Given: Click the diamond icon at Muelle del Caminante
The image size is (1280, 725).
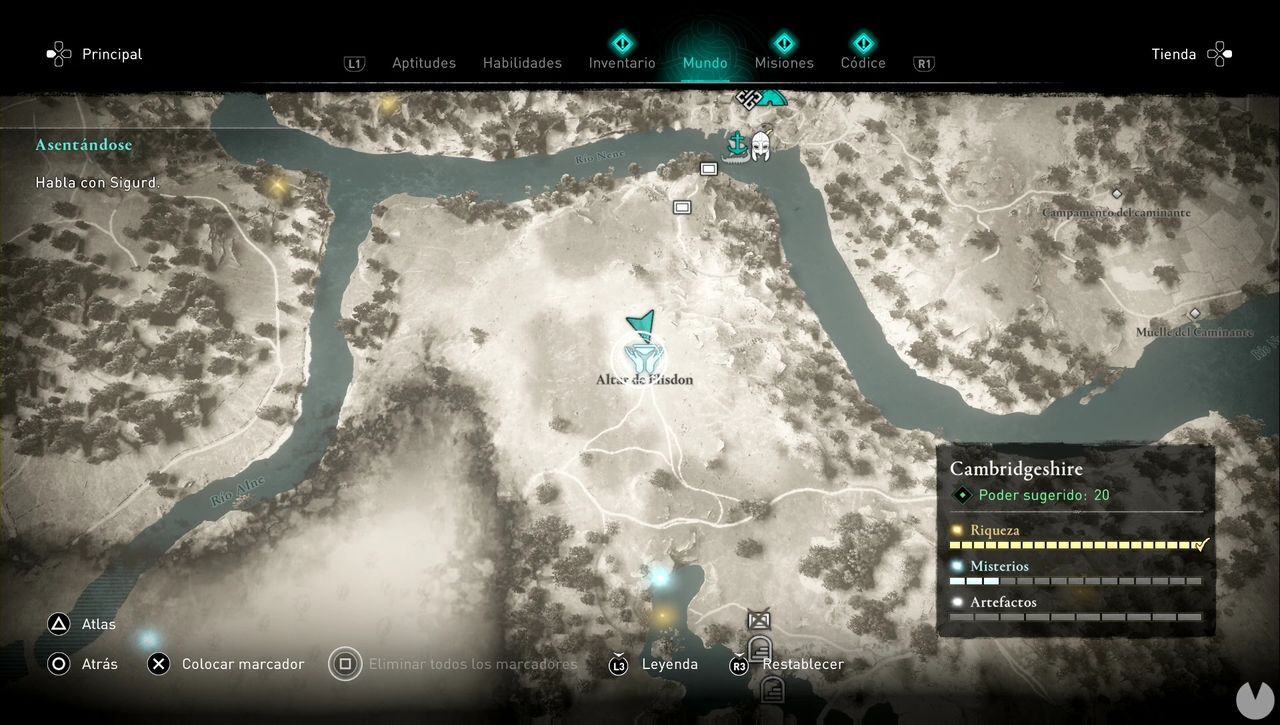Looking at the screenshot, I should (x=1195, y=312).
